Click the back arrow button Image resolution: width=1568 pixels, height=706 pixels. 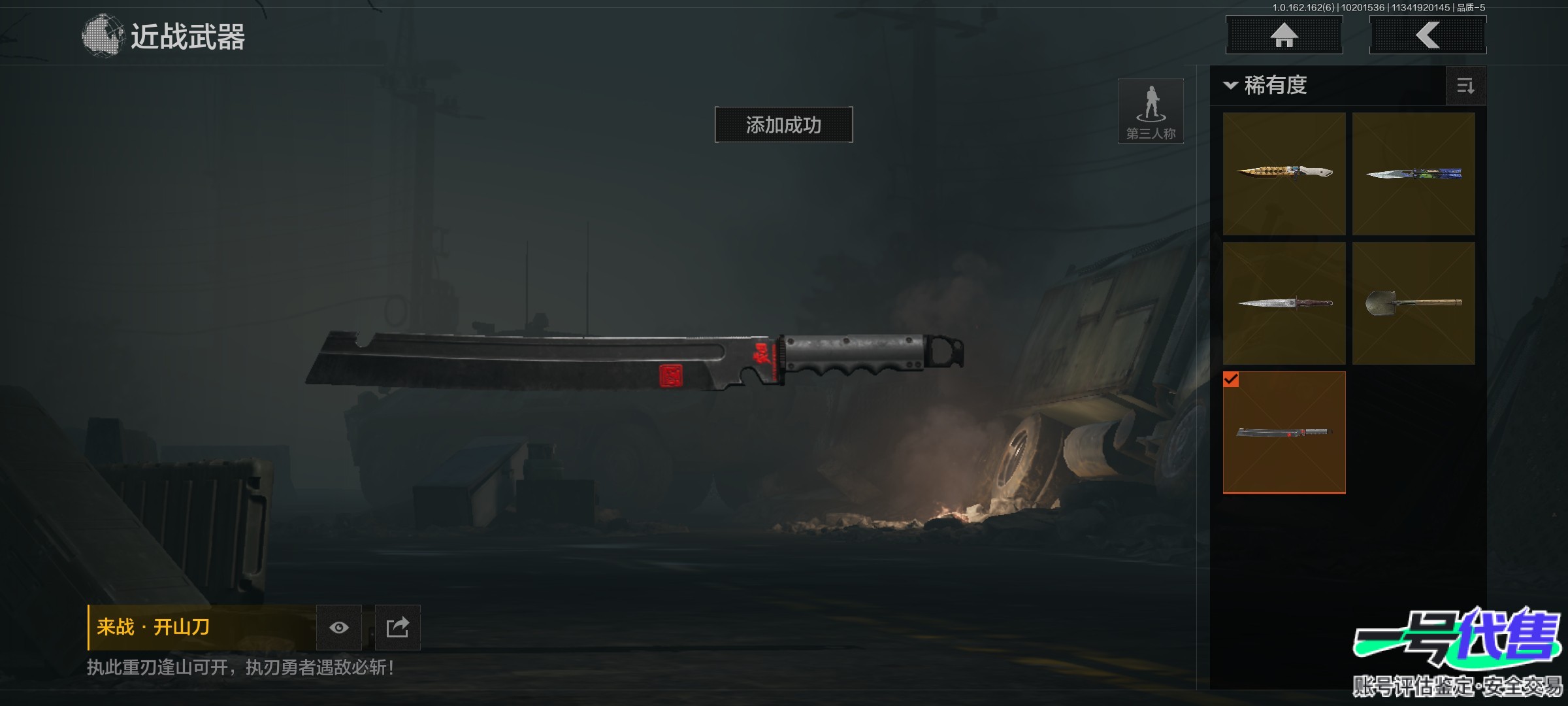point(1428,35)
